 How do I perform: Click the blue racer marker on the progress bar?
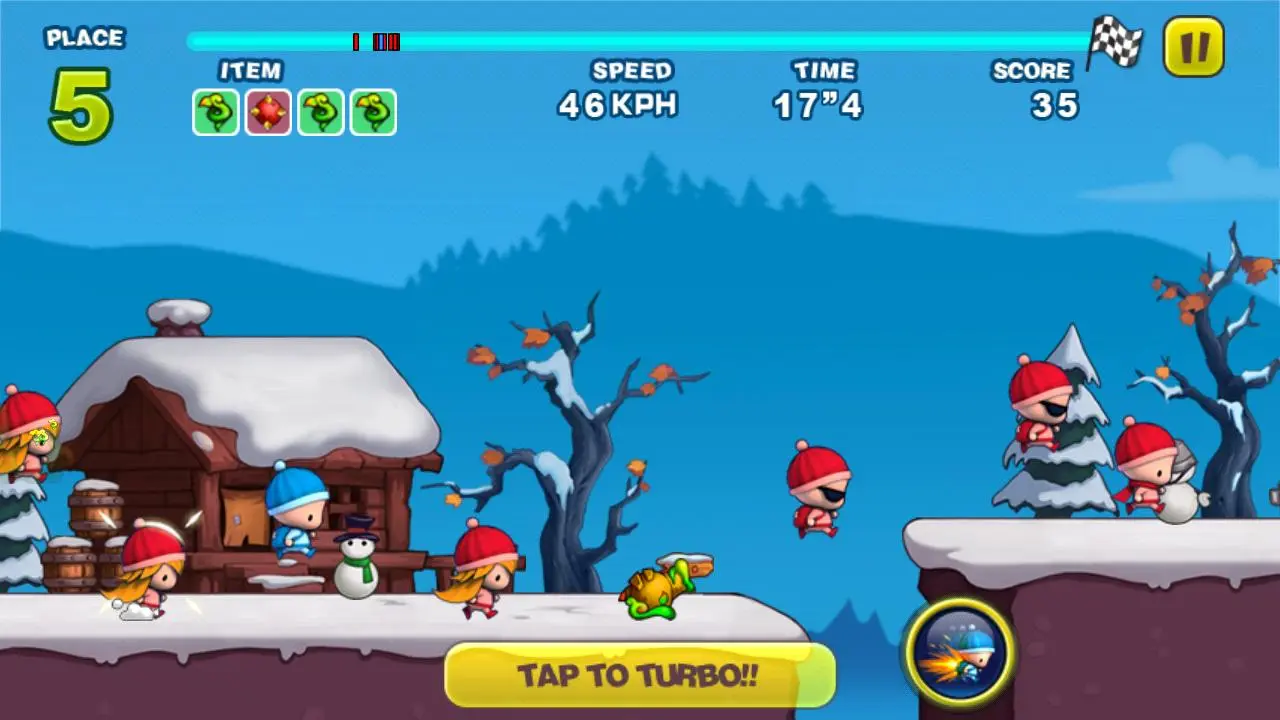tap(381, 42)
